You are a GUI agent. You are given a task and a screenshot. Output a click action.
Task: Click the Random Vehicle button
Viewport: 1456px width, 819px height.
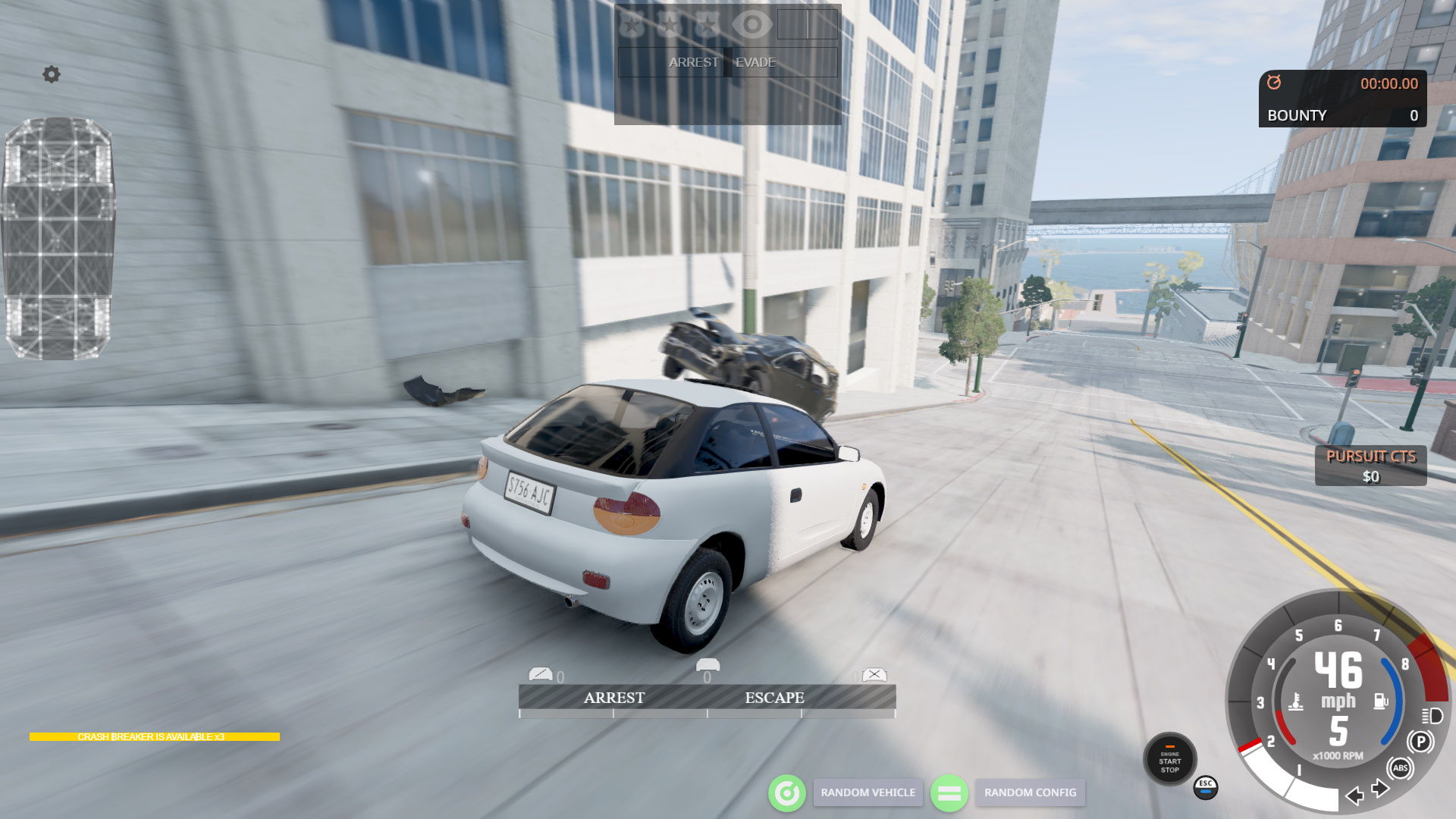coord(868,792)
